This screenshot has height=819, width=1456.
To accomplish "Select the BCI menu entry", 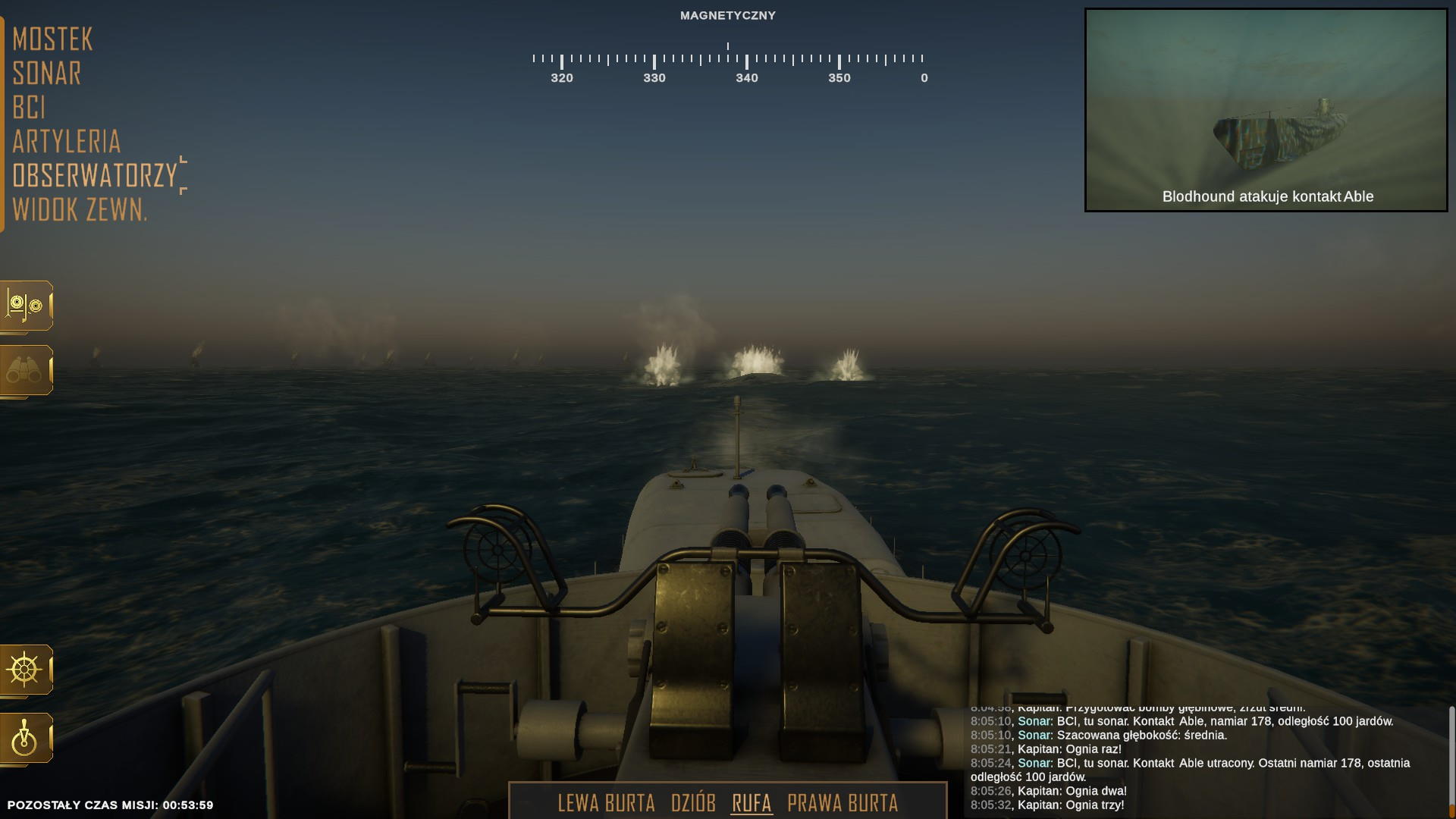I will (29, 108).
